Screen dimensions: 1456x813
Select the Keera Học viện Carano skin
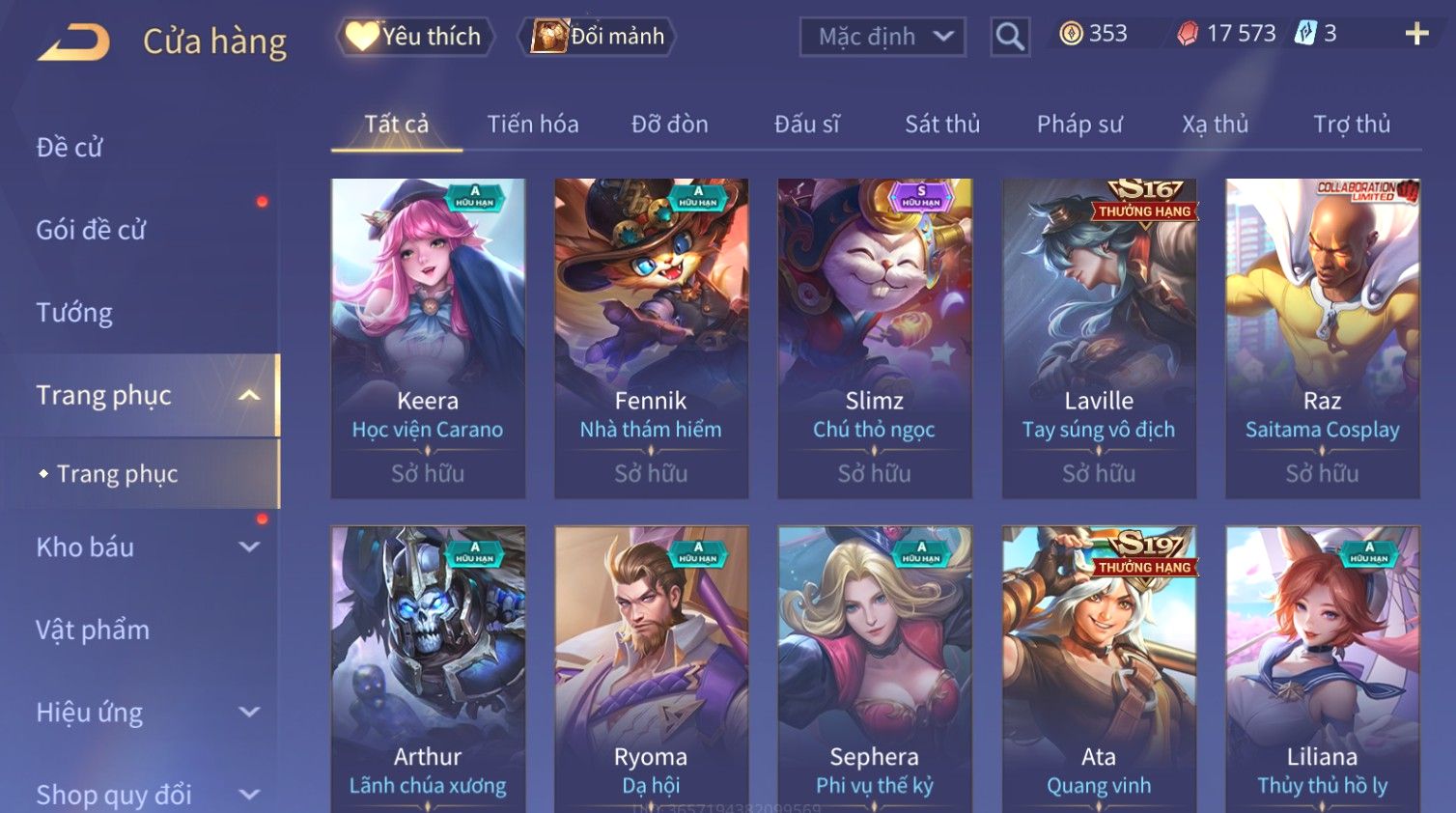pyautogui.click(x=428, y=338)
